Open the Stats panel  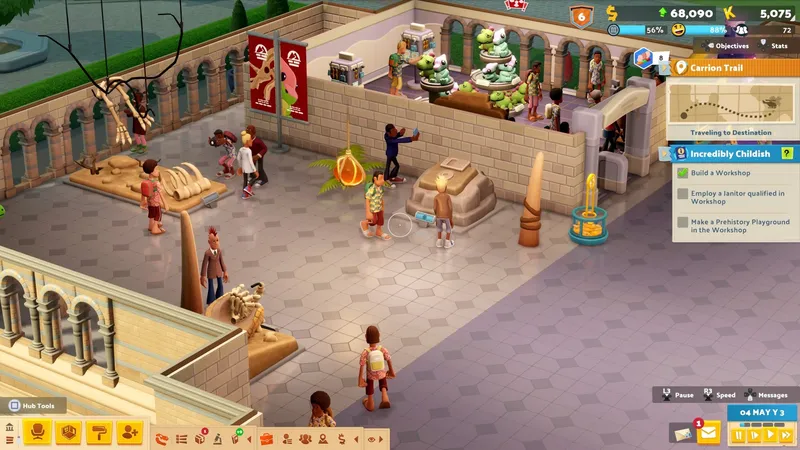(x=775, y=46)
